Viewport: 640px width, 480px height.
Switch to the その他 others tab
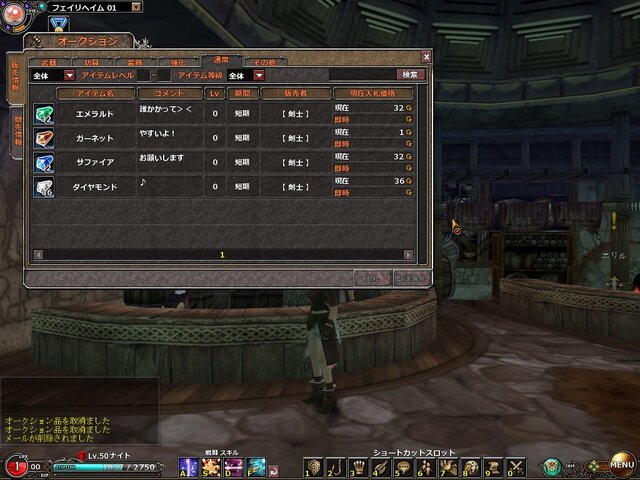(264, 62)
